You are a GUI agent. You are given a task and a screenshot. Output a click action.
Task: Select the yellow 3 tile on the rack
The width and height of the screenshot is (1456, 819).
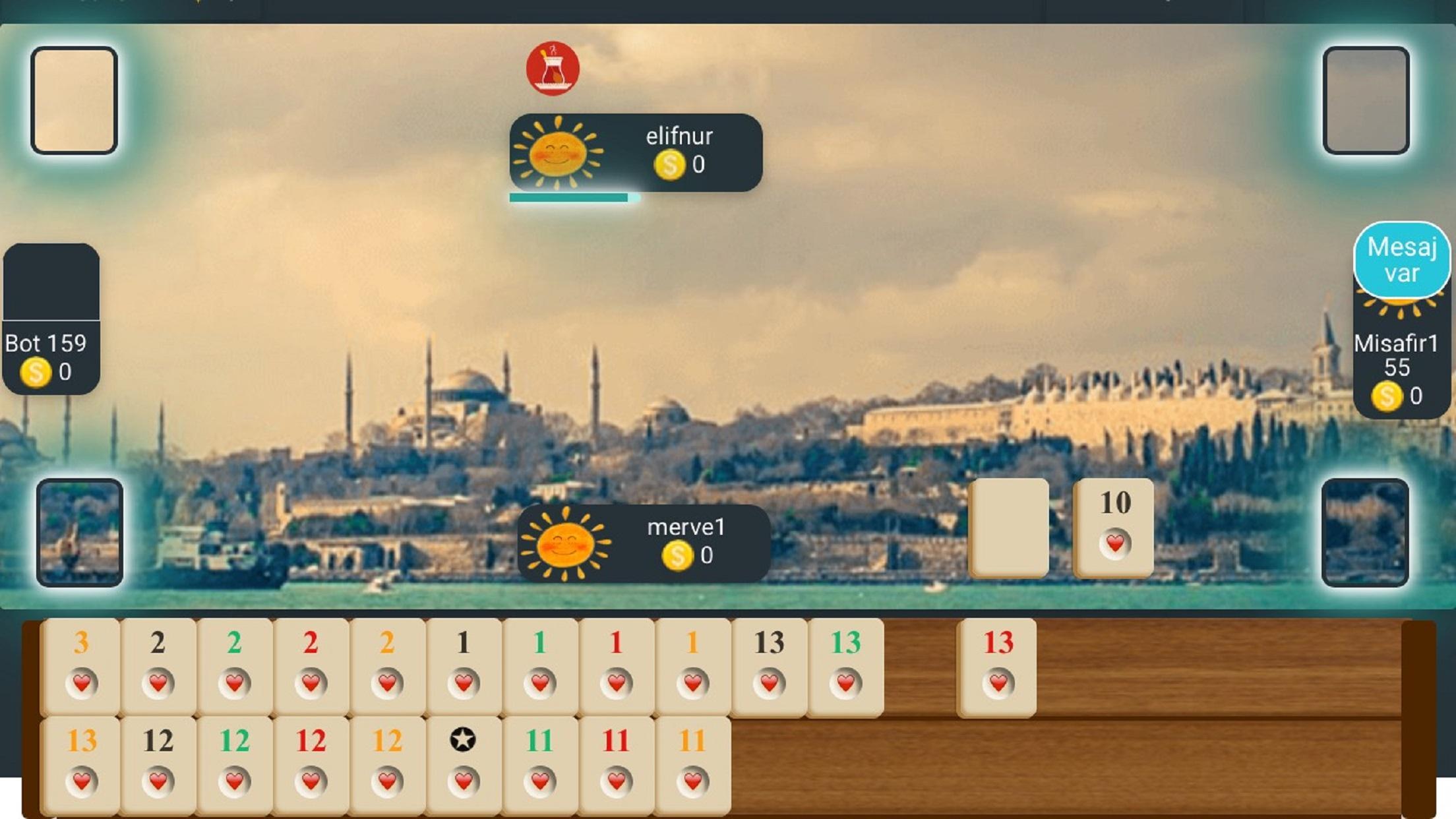(80, 666)
